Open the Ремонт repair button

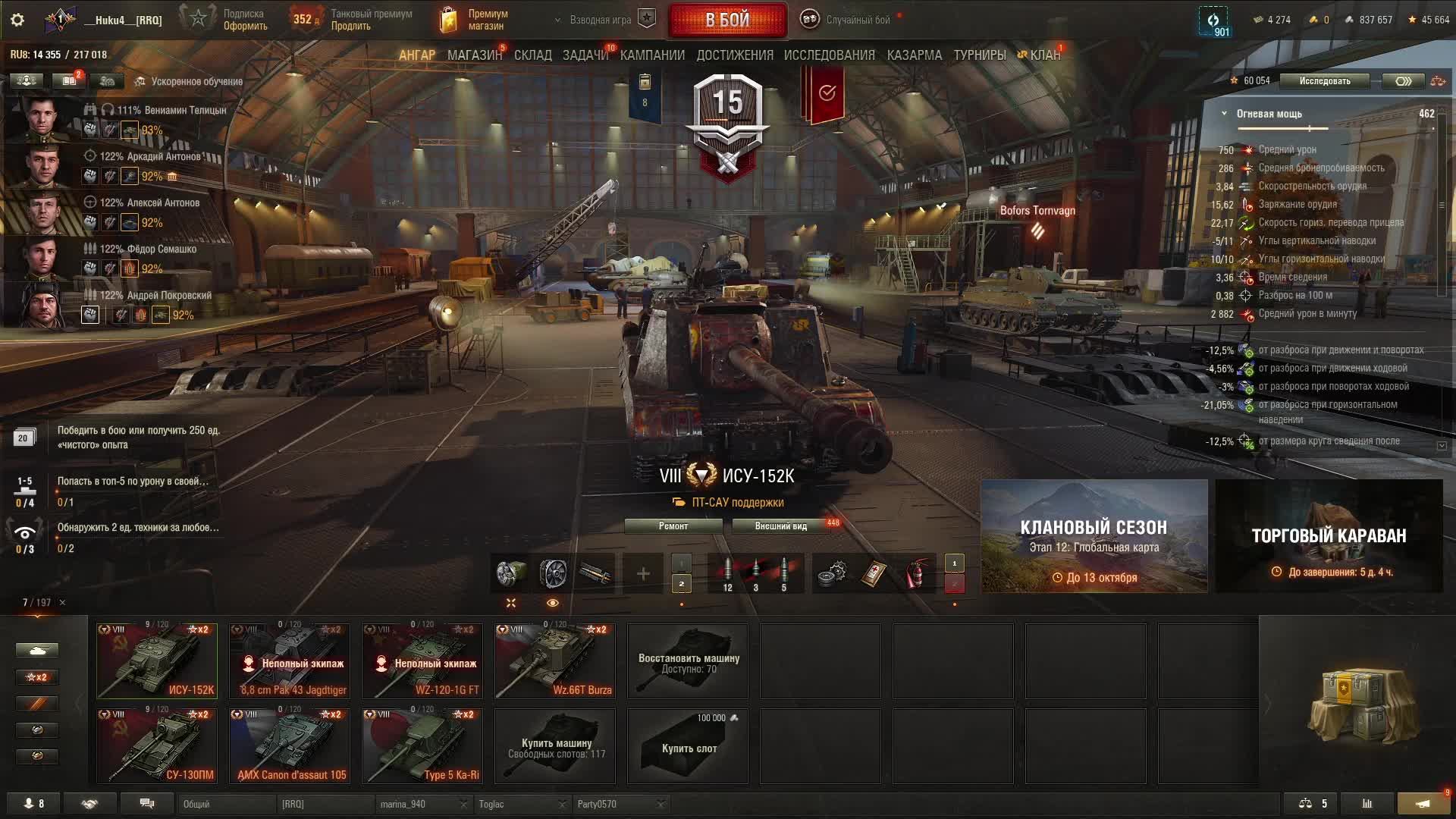pyautogui.click(x=673, y=526)
